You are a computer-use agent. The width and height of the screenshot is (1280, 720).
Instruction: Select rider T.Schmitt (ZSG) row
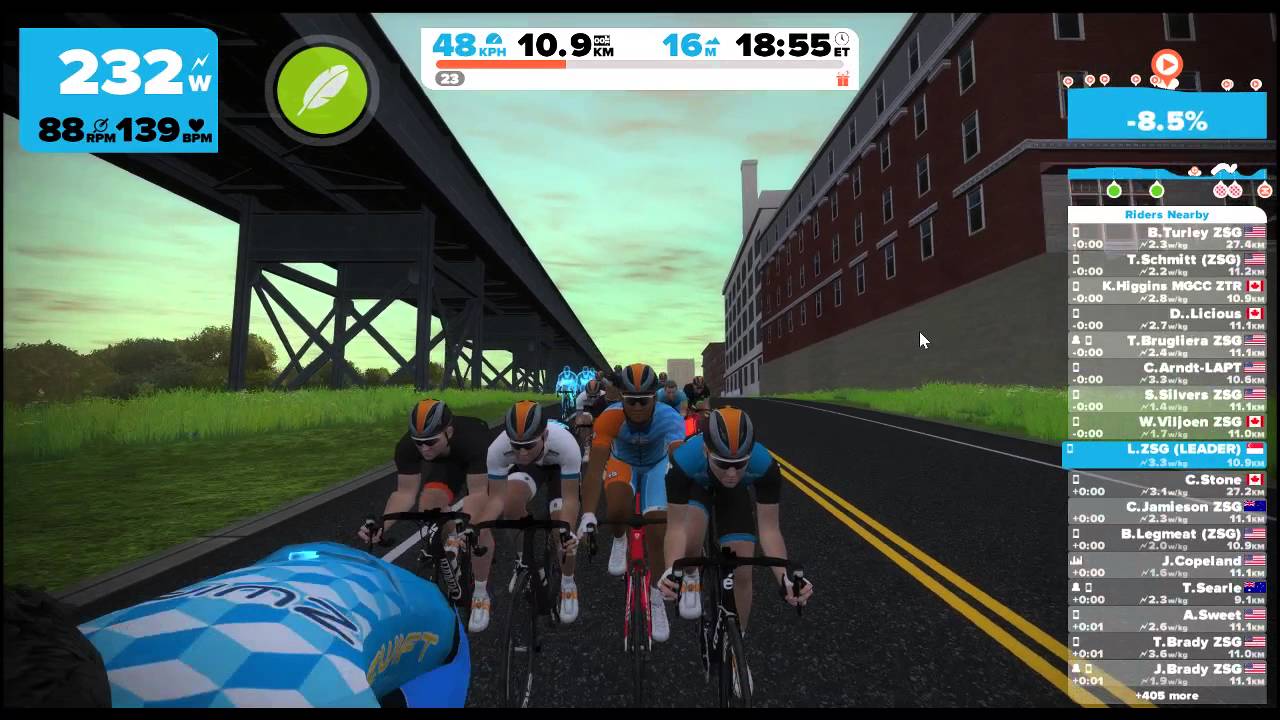click(x=1166, y=264)
